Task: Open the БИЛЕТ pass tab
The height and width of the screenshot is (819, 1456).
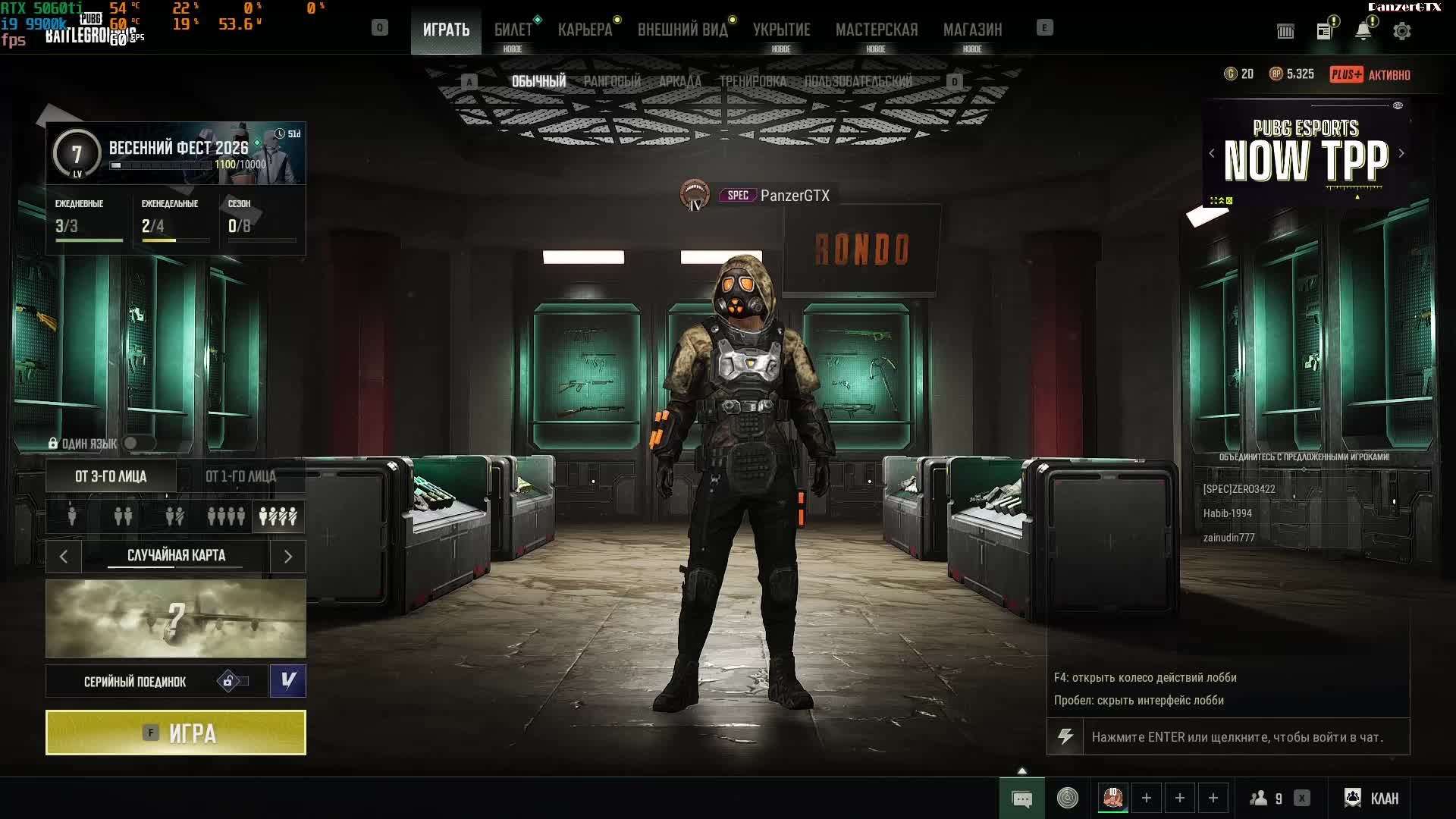Action: (513, 30)
